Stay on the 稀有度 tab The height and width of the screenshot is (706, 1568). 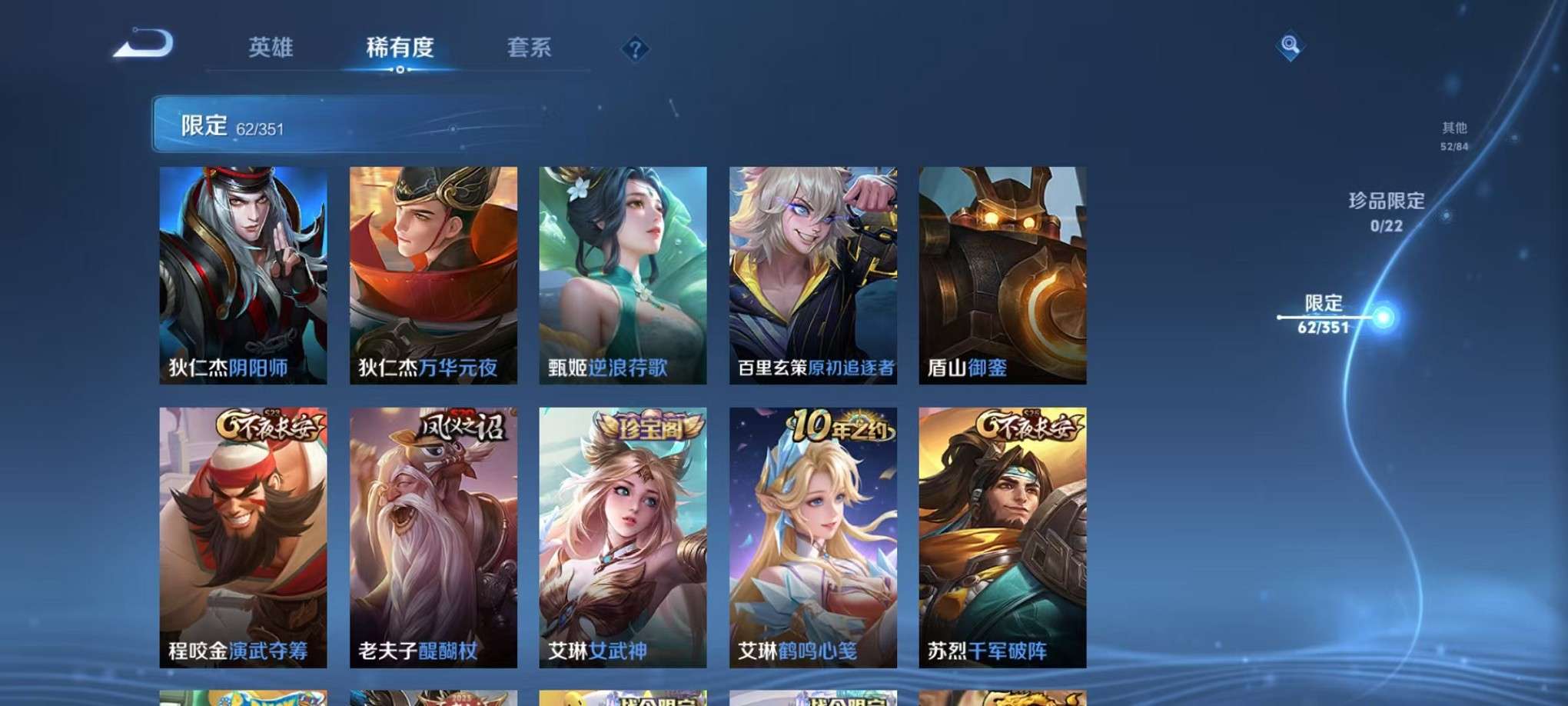click(x=399, y=48)
